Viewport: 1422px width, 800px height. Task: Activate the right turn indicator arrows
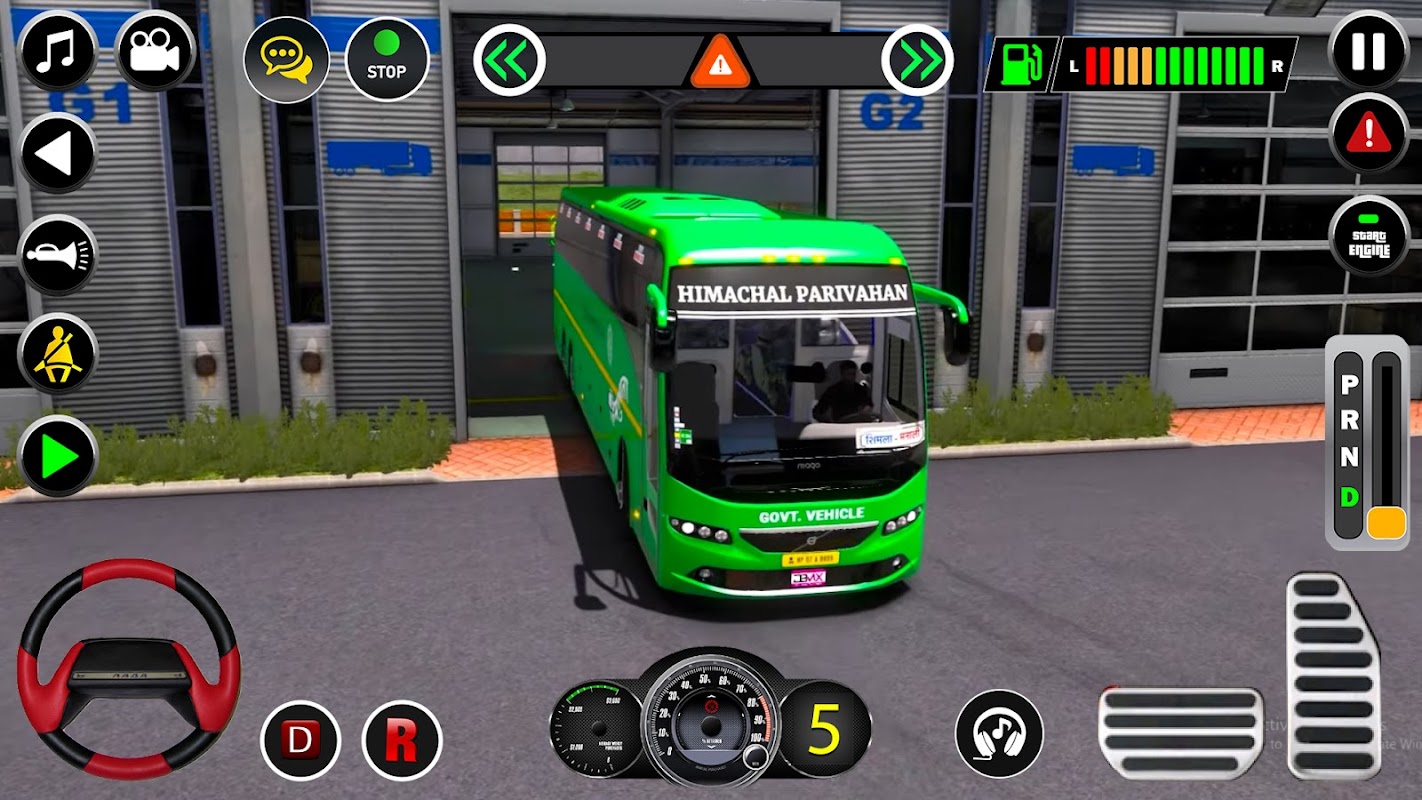(x=917, y=60)
